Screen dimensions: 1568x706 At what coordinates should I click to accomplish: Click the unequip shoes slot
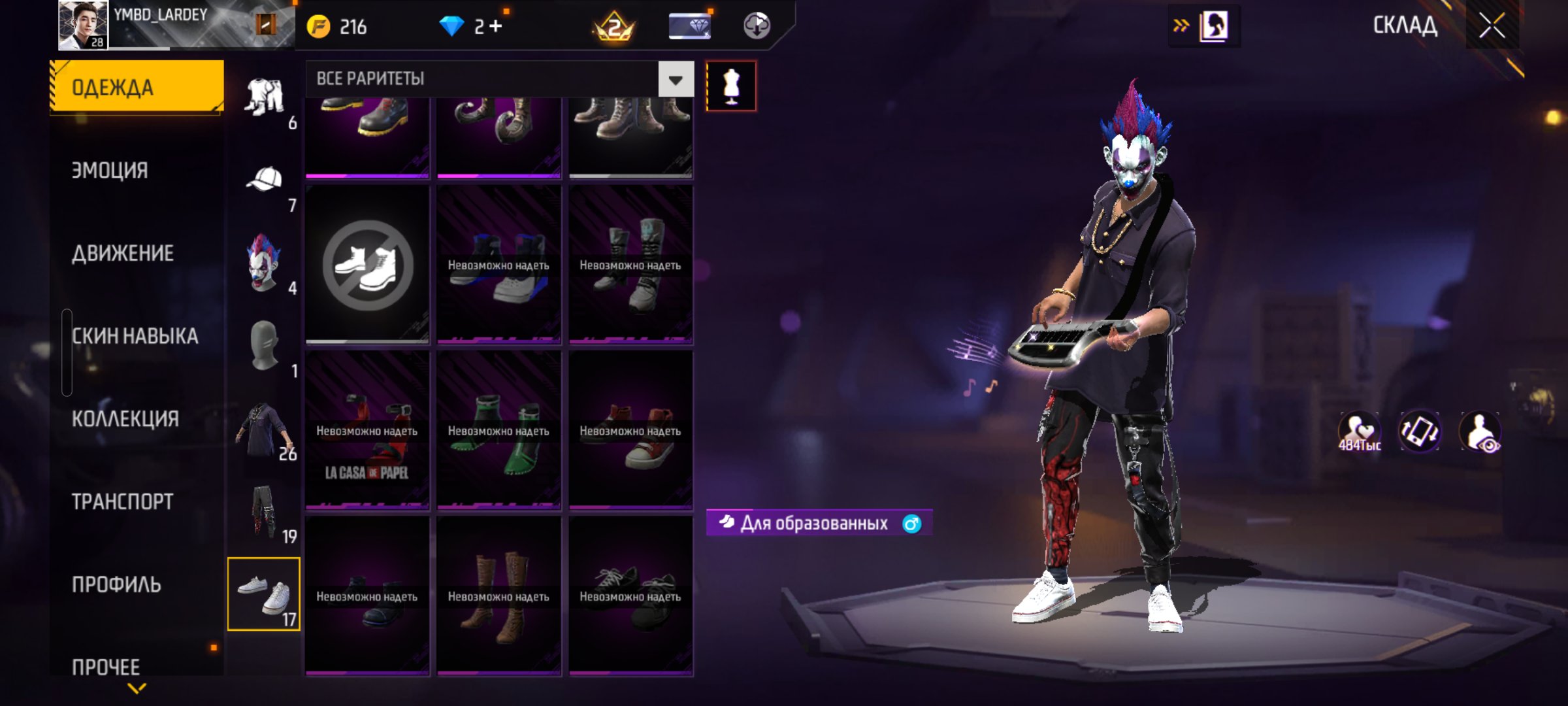point(368,264)
